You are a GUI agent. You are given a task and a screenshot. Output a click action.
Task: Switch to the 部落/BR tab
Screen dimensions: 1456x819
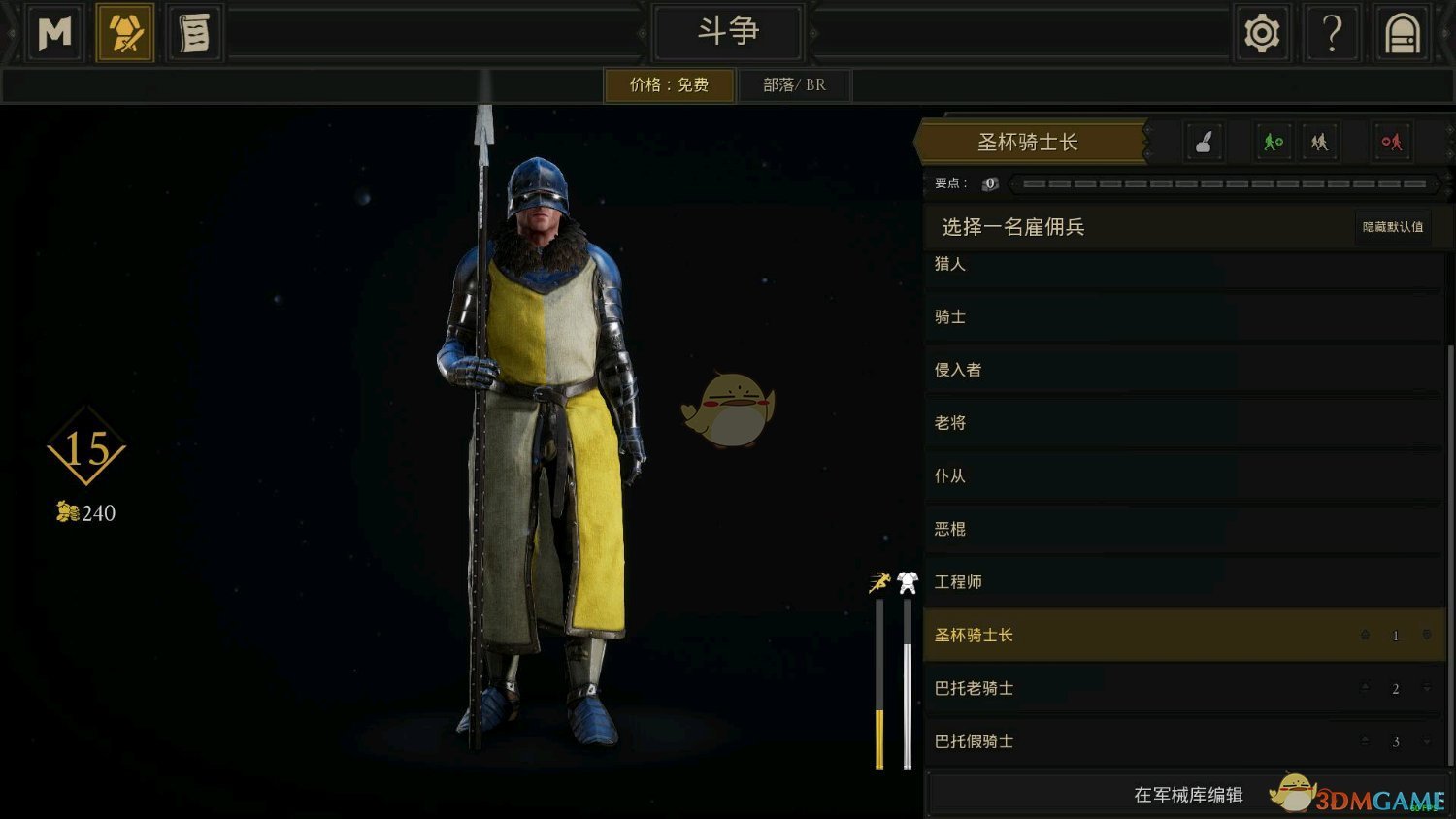[x=794, y=84]
